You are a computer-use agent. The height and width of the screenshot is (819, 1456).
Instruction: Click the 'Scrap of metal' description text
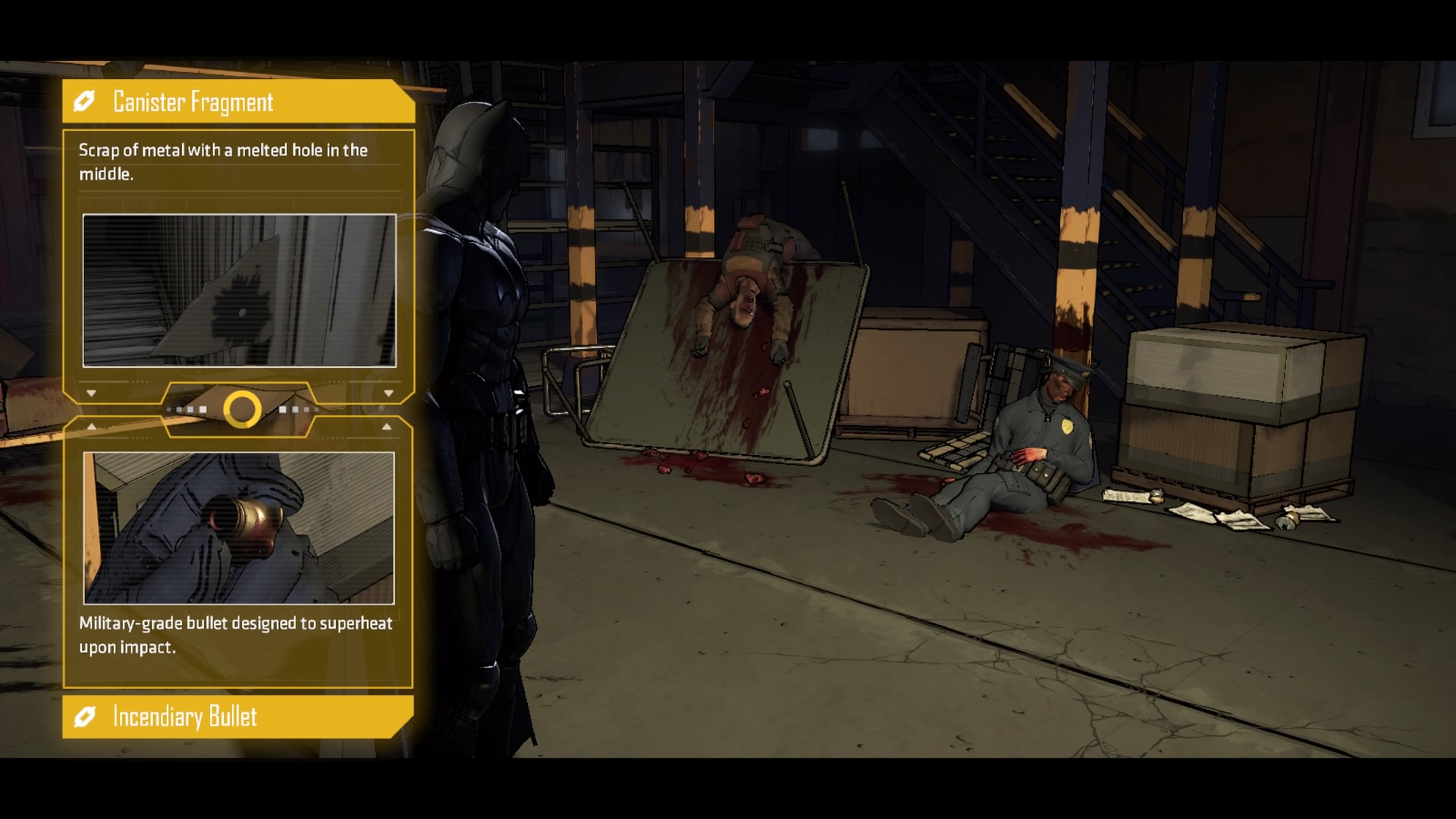click(222, 162)
